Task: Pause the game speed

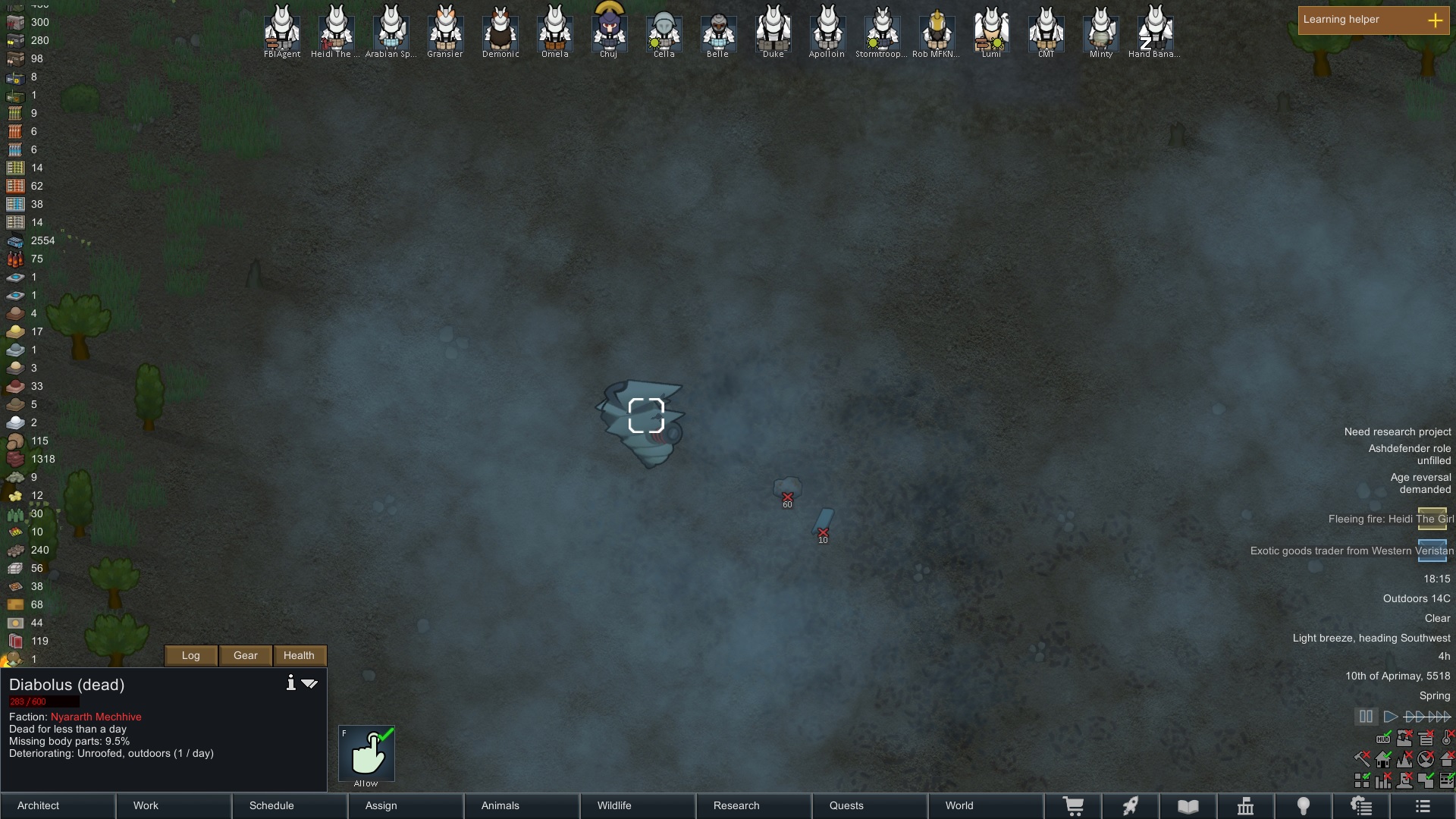Action: point(1366,717)
